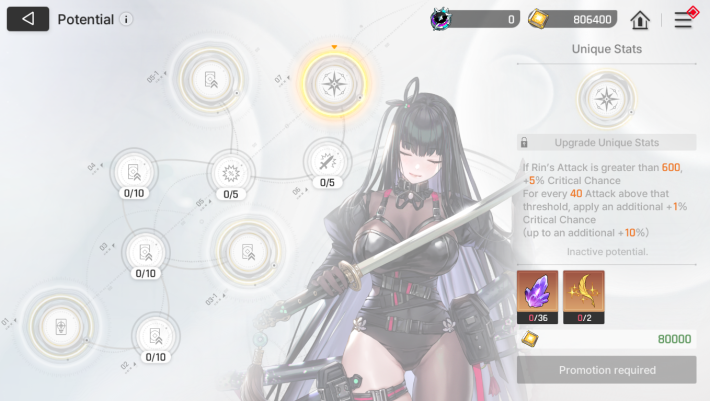Return to the home lobby
Screen dimensions: 710x401
click(x=640, y=19)
